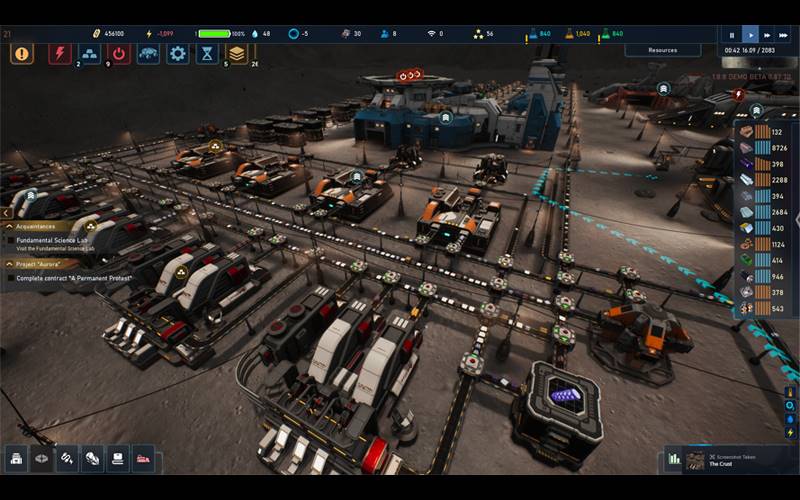
Task: Open the gear settings icon
Action: [x=178, y=54]
